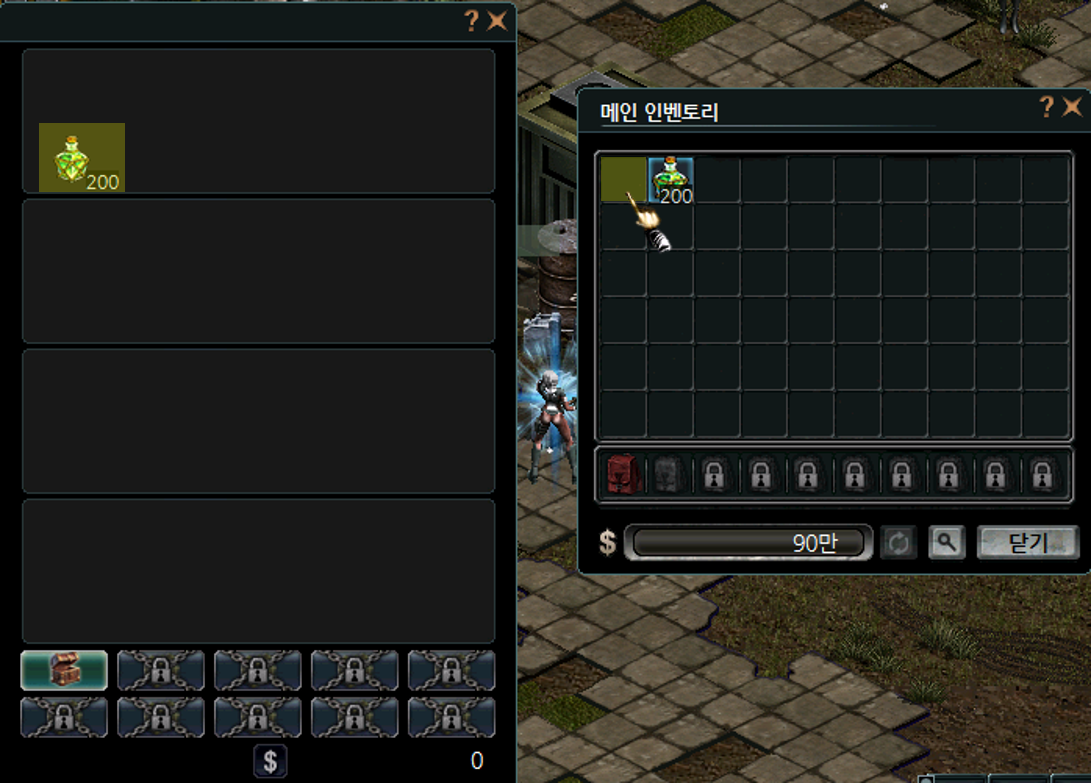Viewport: 1091px width, 783px height.
Task: Pick the potion stack in the main inventory
Action: pos(671,180)
